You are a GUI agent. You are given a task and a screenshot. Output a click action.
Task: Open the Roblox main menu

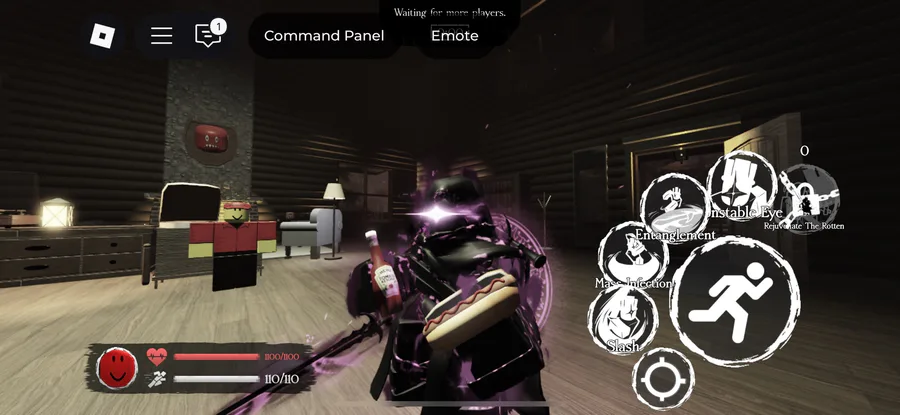pos(103,36)
